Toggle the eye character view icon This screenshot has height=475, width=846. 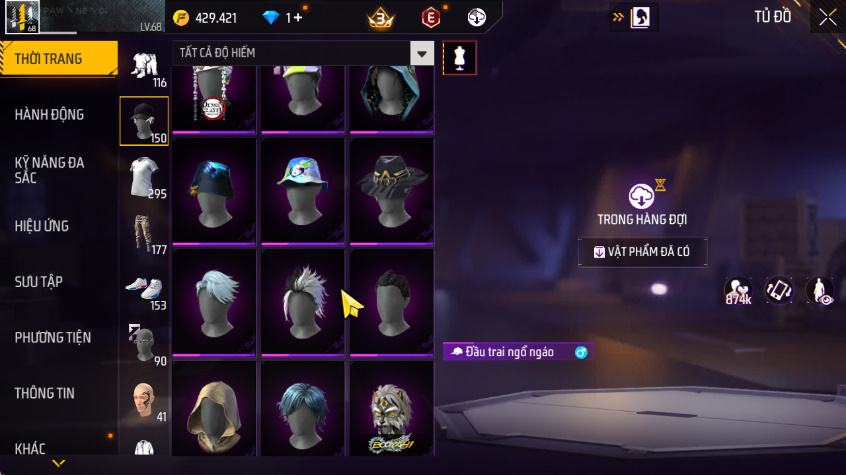click(x=820, y=291)
